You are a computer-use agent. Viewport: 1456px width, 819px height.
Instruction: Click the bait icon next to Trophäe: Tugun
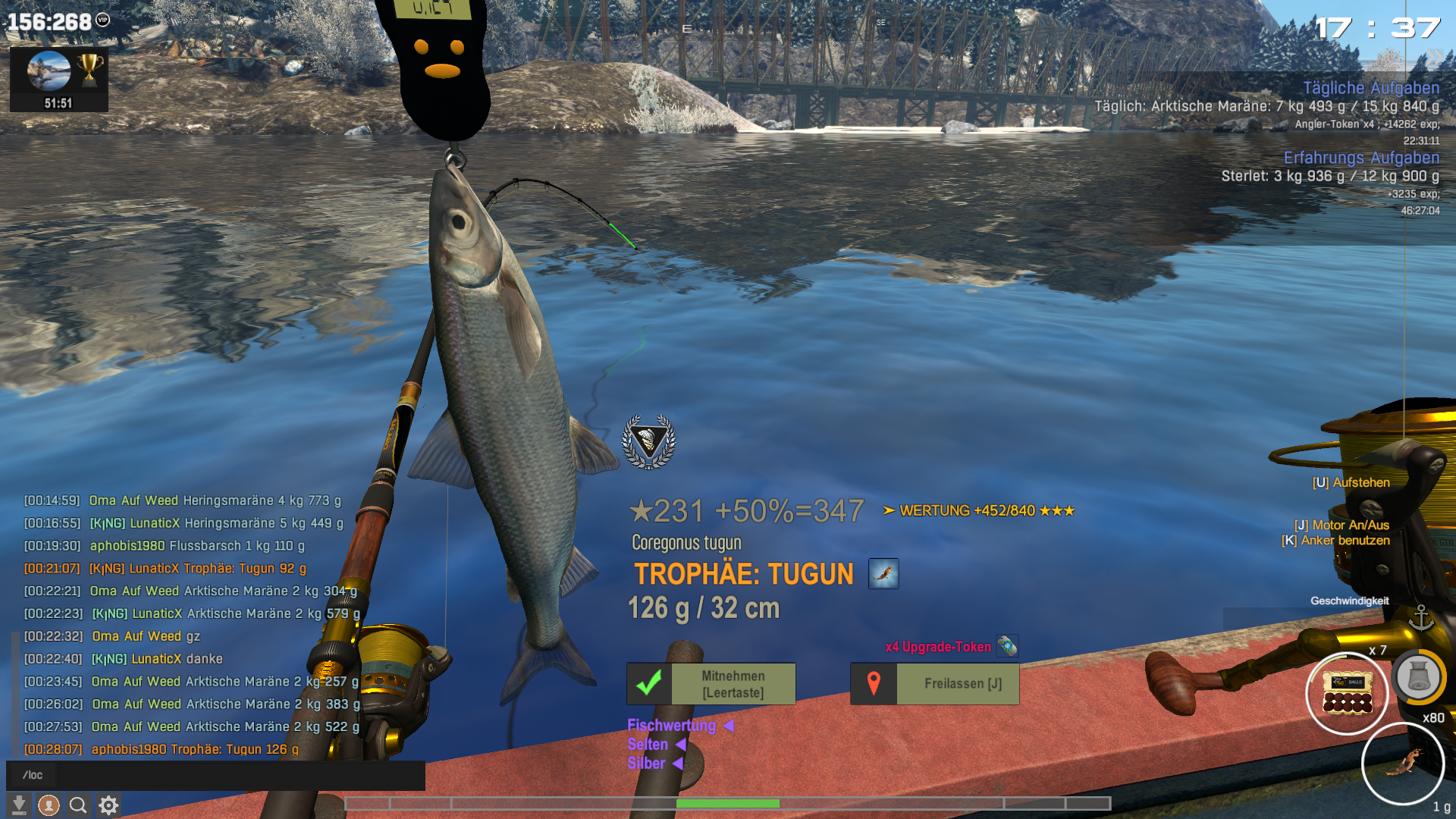883,574
